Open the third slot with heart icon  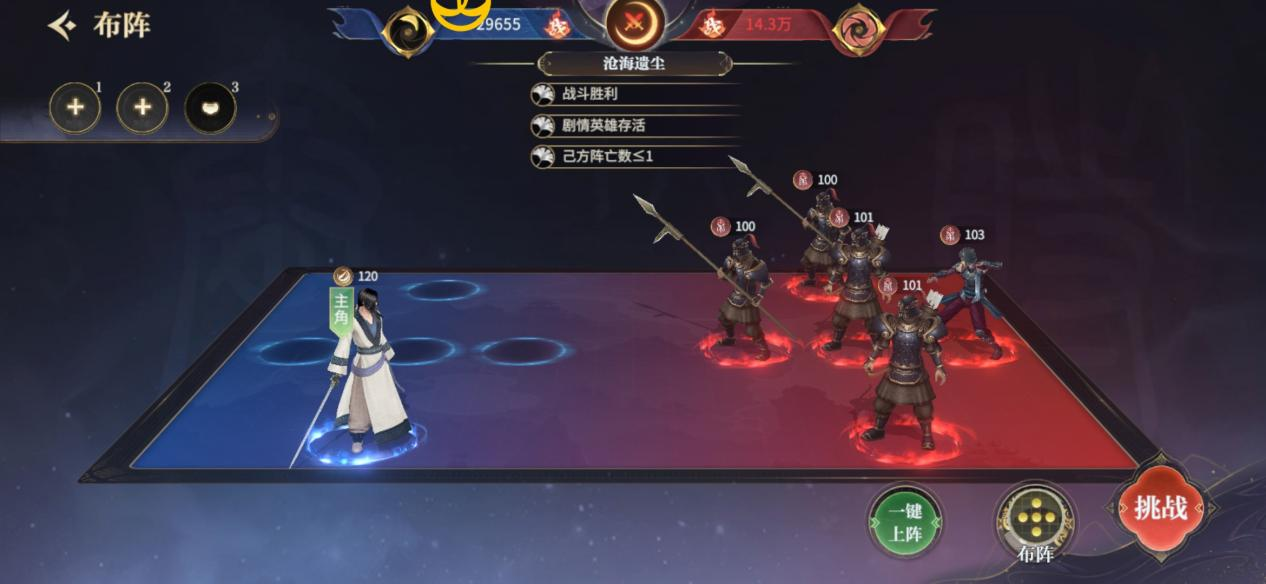(210, 109)
